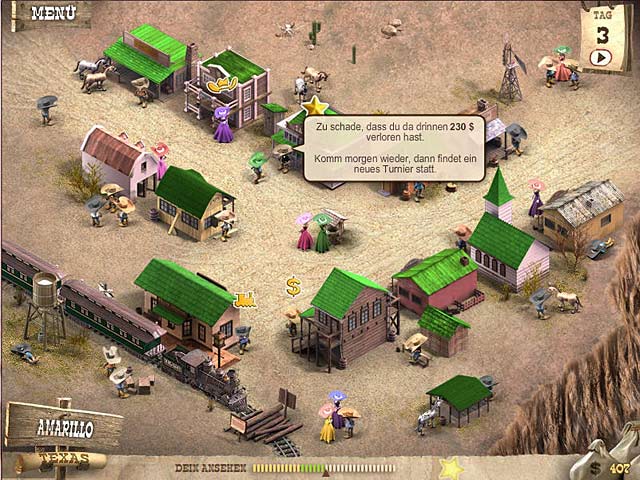Screen dimensions: 640x480
Task: Select the golden locomotive icon
Action: click(x=244, y=298)
